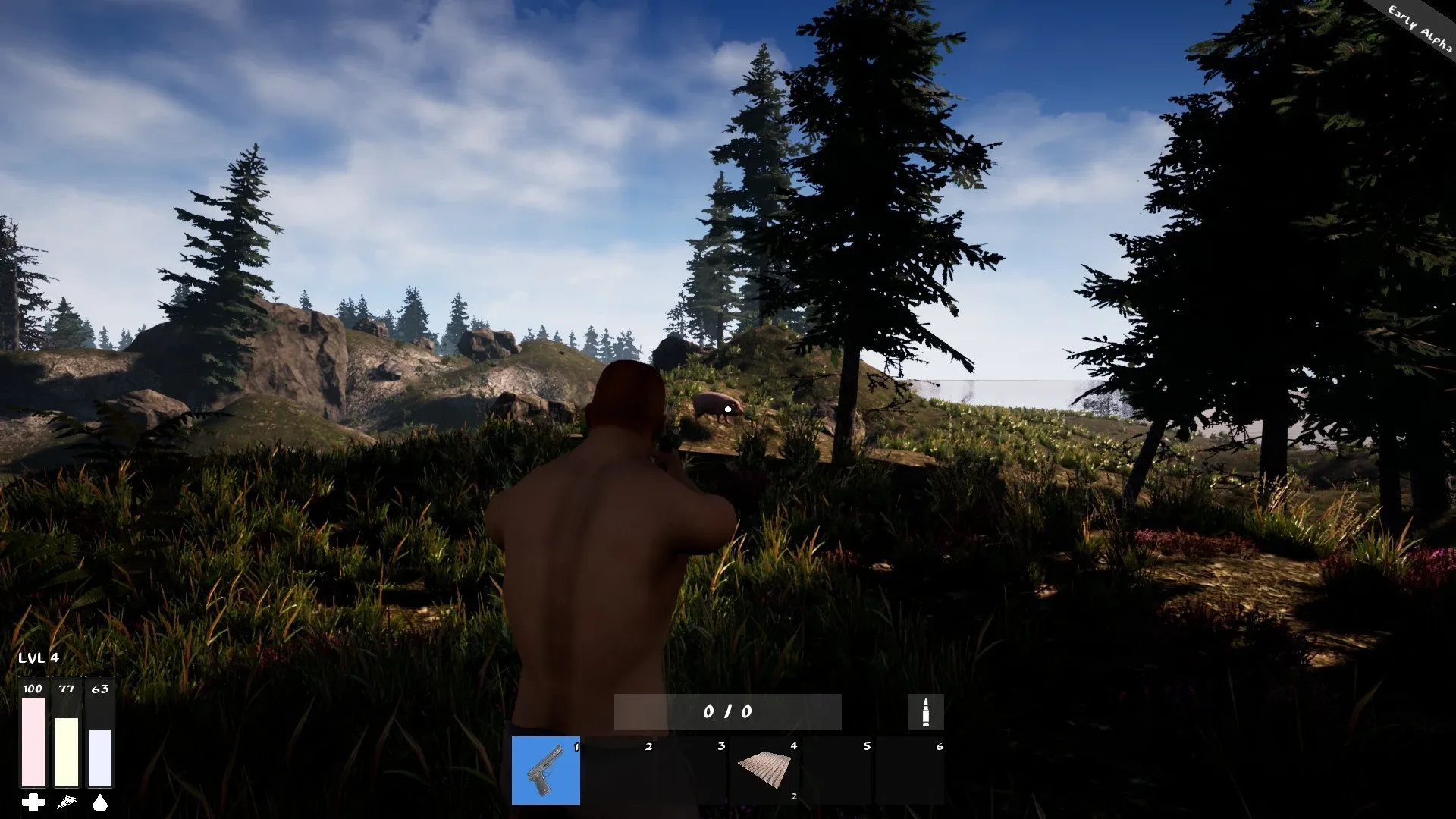Screen dimensions: 1456x819
Task: Click empty hotbar slot 3
Action: tap(690, 770)
